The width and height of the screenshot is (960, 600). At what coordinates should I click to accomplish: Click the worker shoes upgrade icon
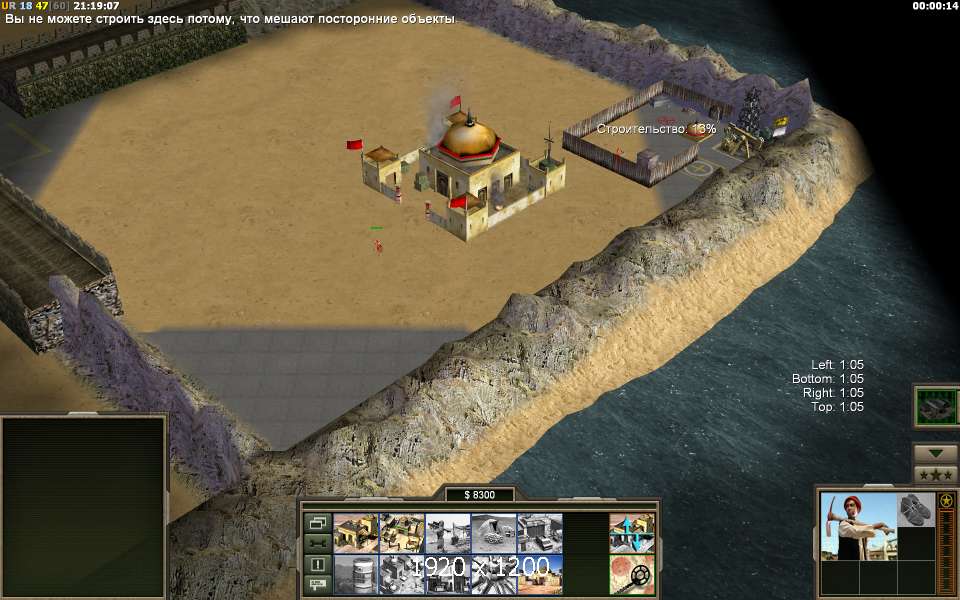click(x=916, y=508)
